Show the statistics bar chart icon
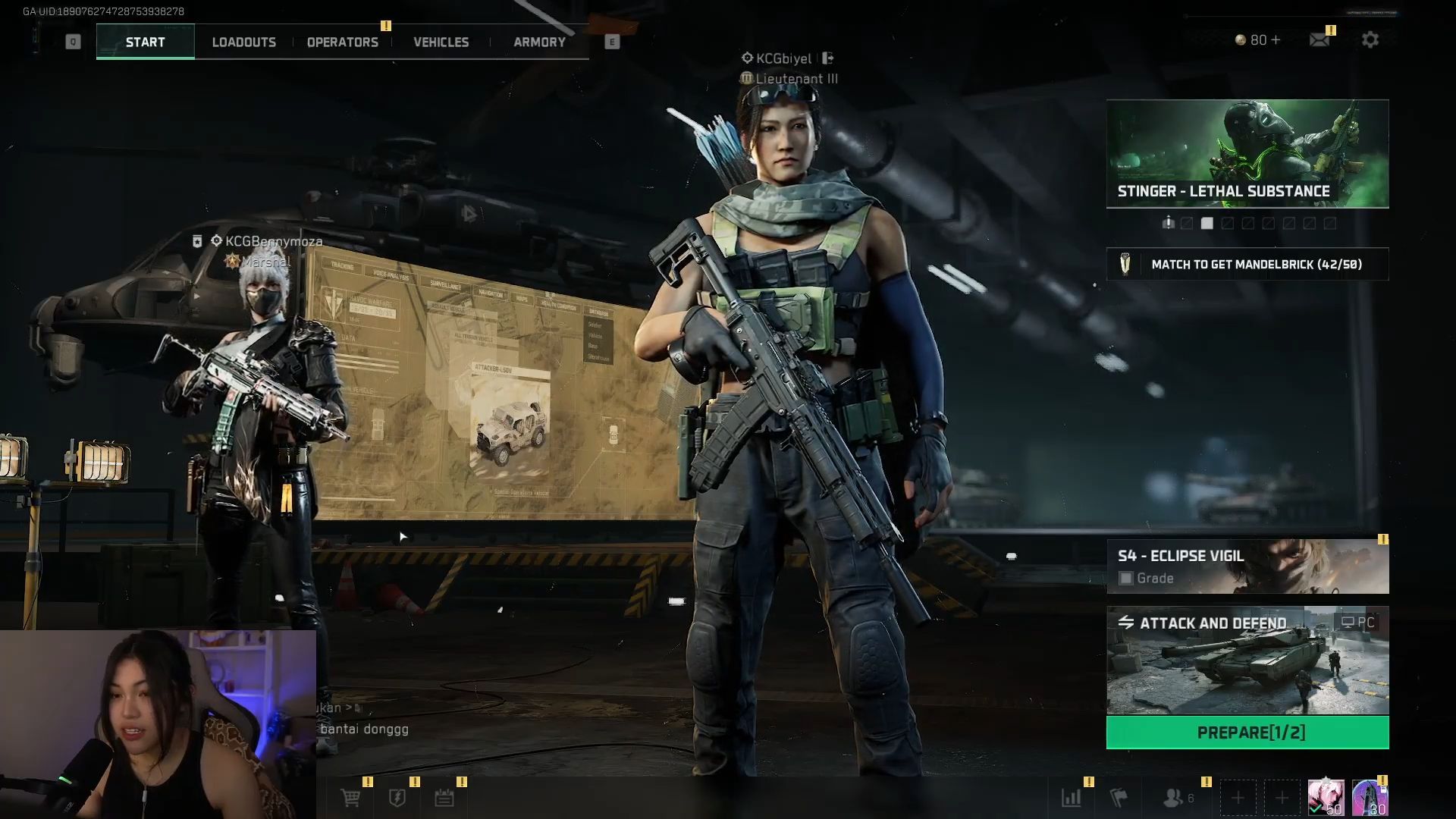This screenshot has width=1456, height=819. (x=1072, y=798)
